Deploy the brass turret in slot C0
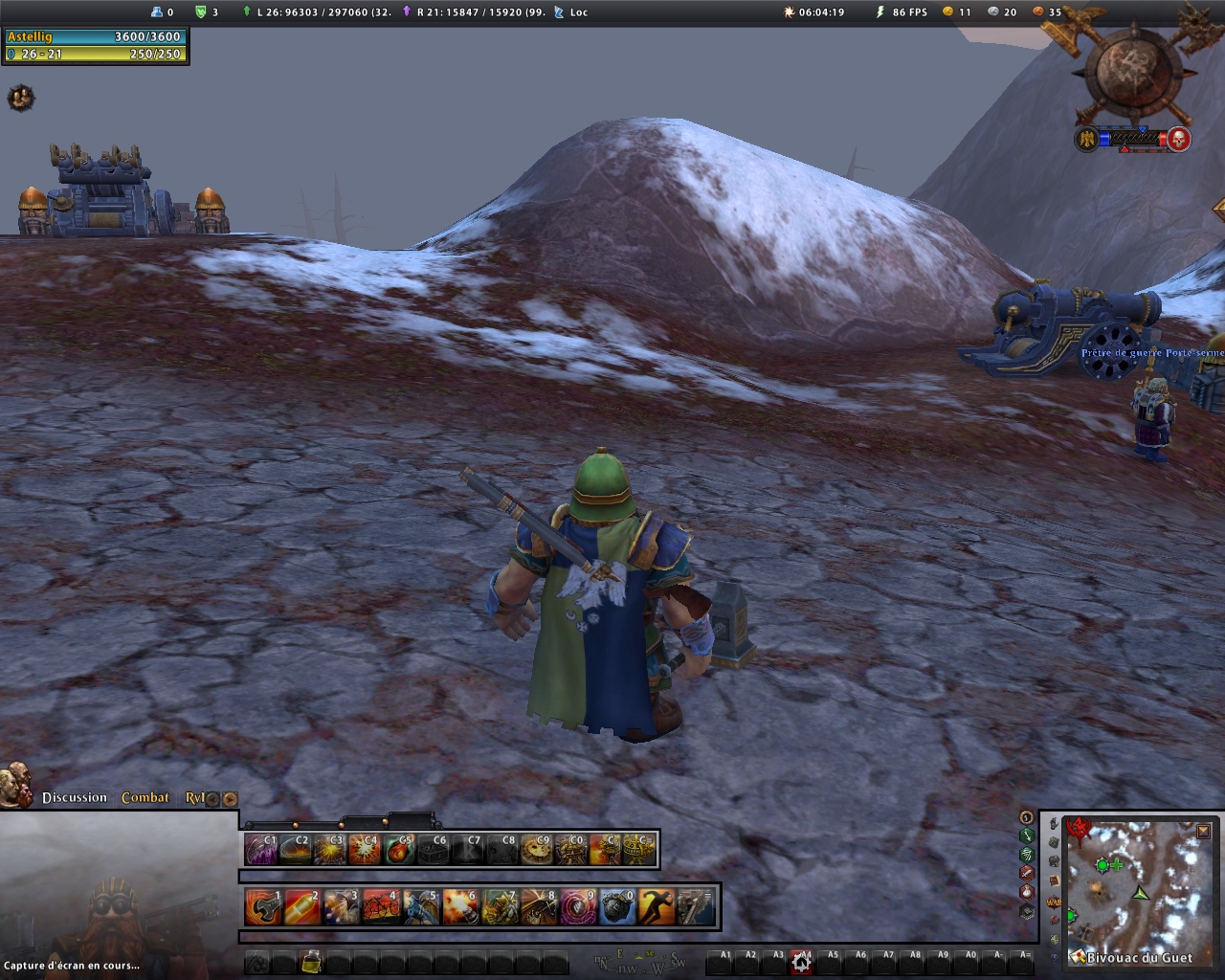 click(x=571, y=850)
